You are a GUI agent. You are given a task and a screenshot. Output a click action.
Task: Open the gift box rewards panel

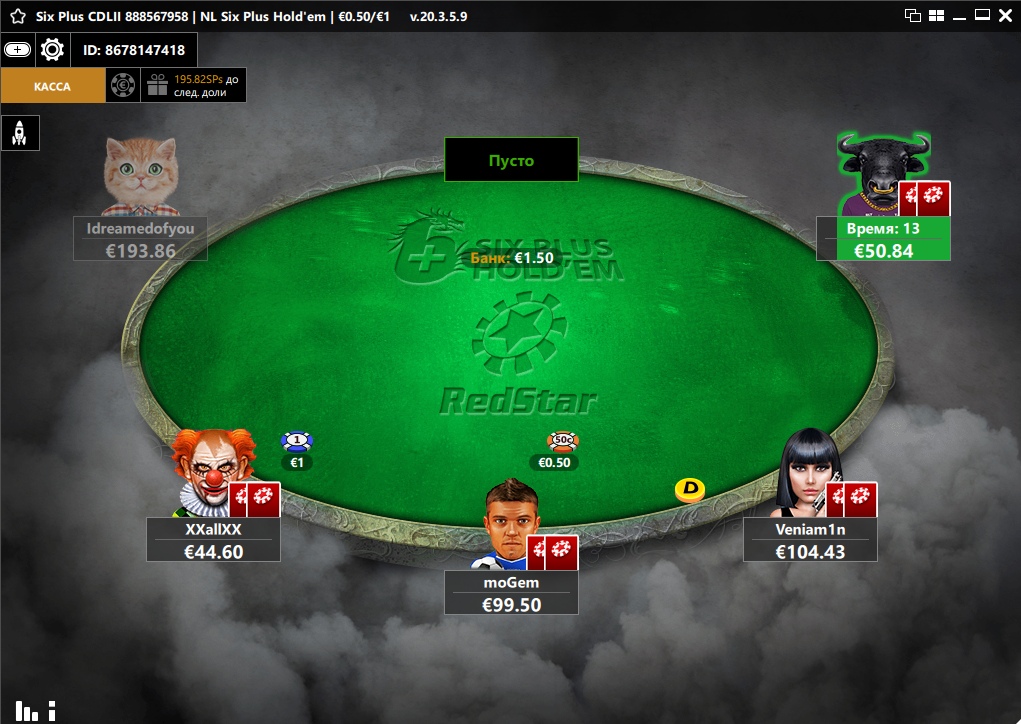[x=157, y=86]
